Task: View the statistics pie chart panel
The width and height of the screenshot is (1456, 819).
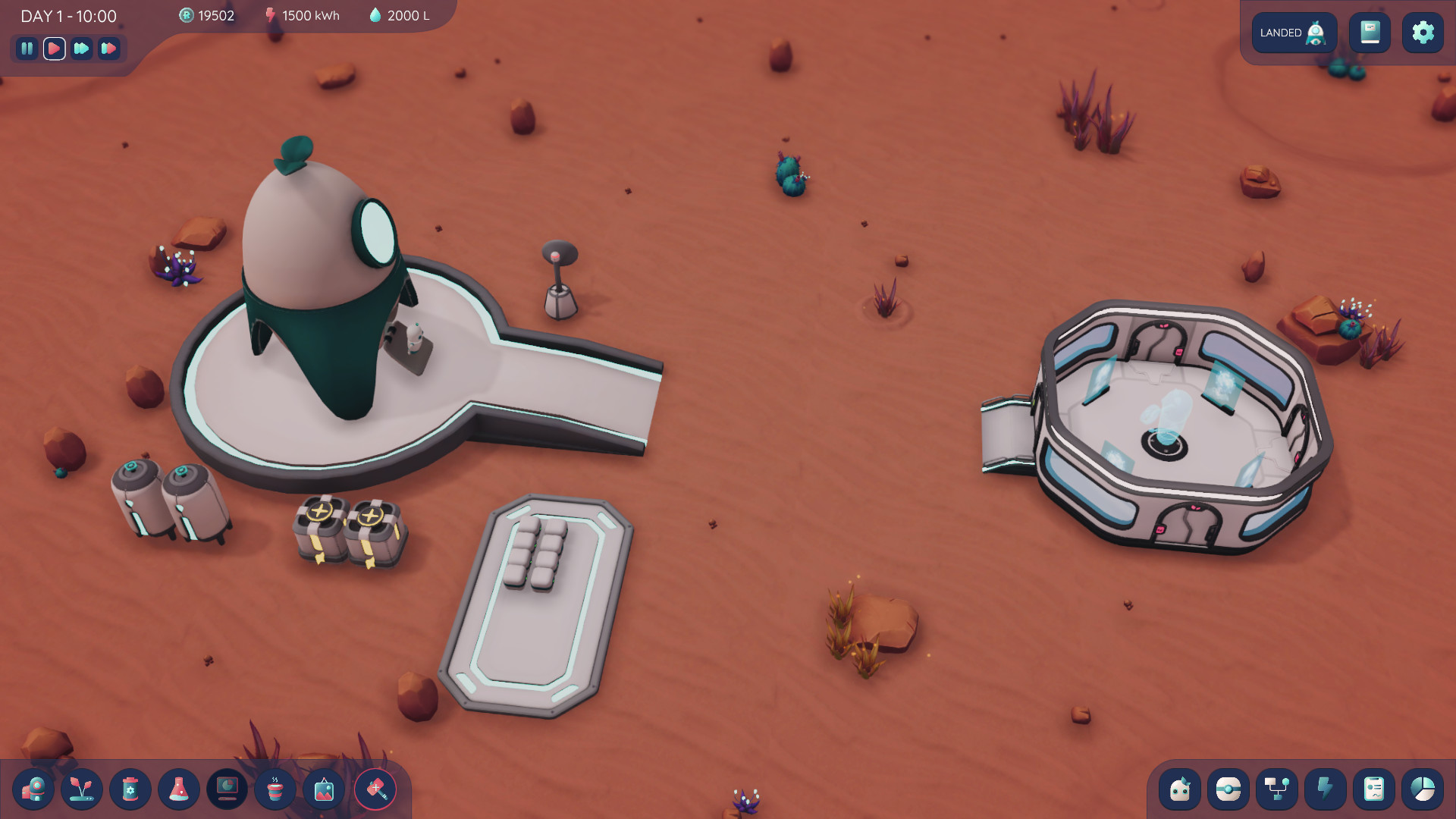Action: coord(1423,789)
